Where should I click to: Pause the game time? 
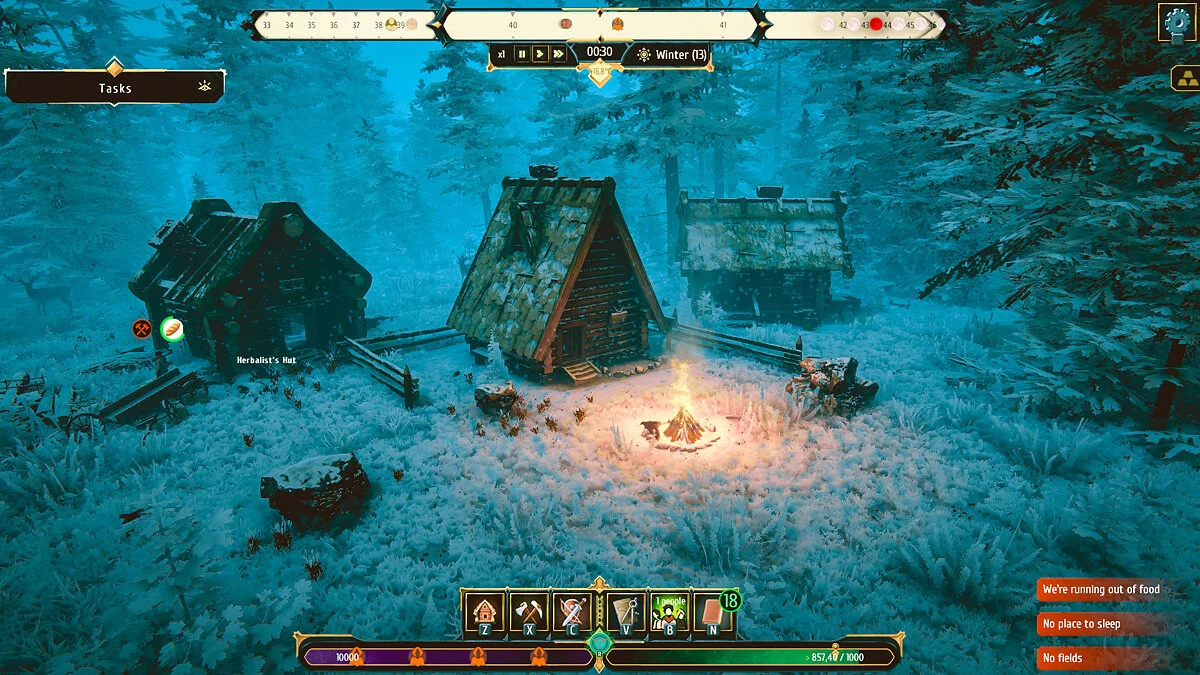[x=521, y=53]
